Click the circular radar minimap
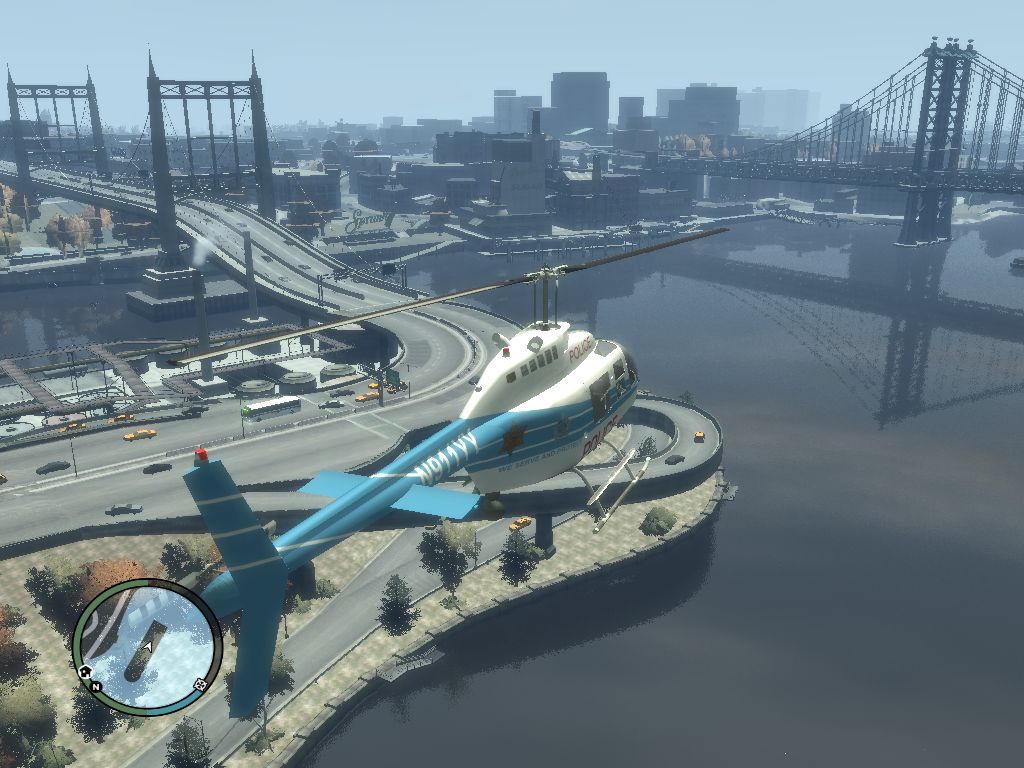Viewport: 1024px width, 768px height. click(147, 646)
